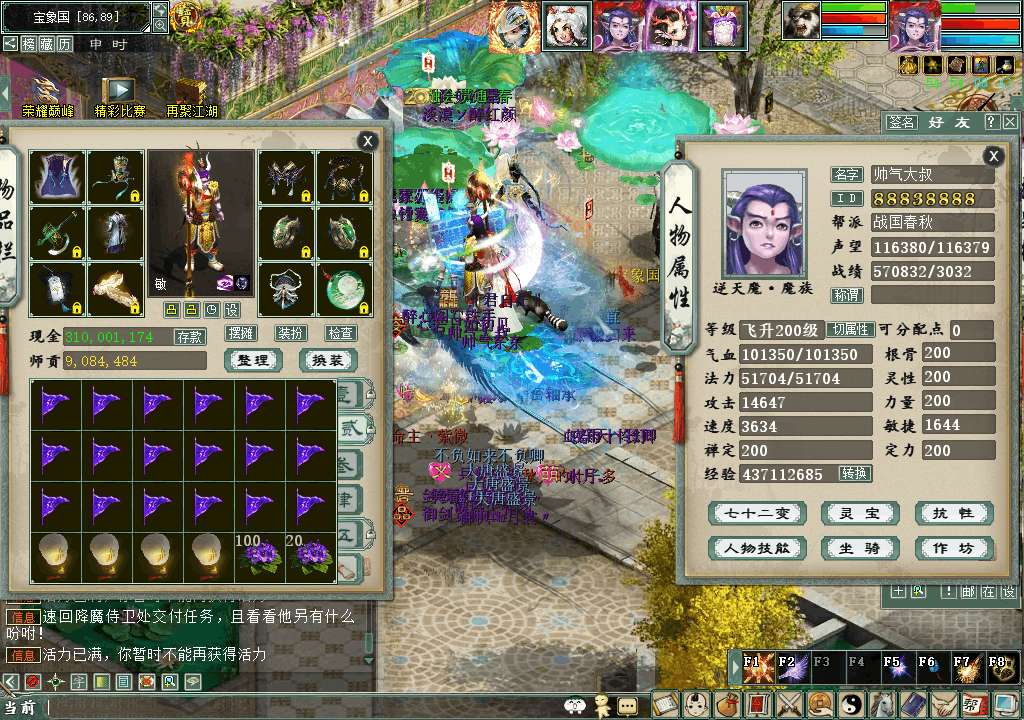Open 人物技能 character skills
The image size is (1024, 720).
coord(756,548)
